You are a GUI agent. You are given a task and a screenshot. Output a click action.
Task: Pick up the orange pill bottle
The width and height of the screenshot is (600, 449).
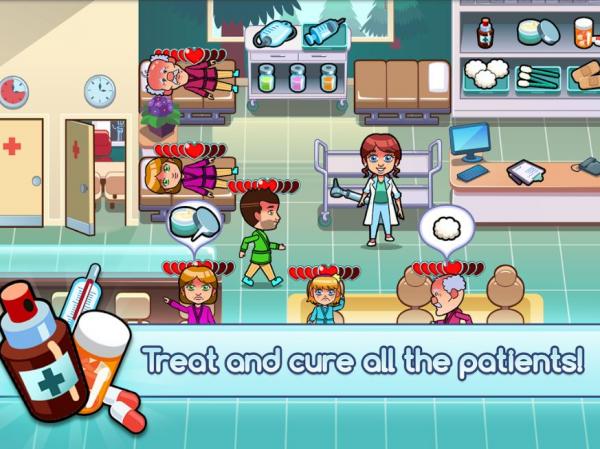(584, 33)
